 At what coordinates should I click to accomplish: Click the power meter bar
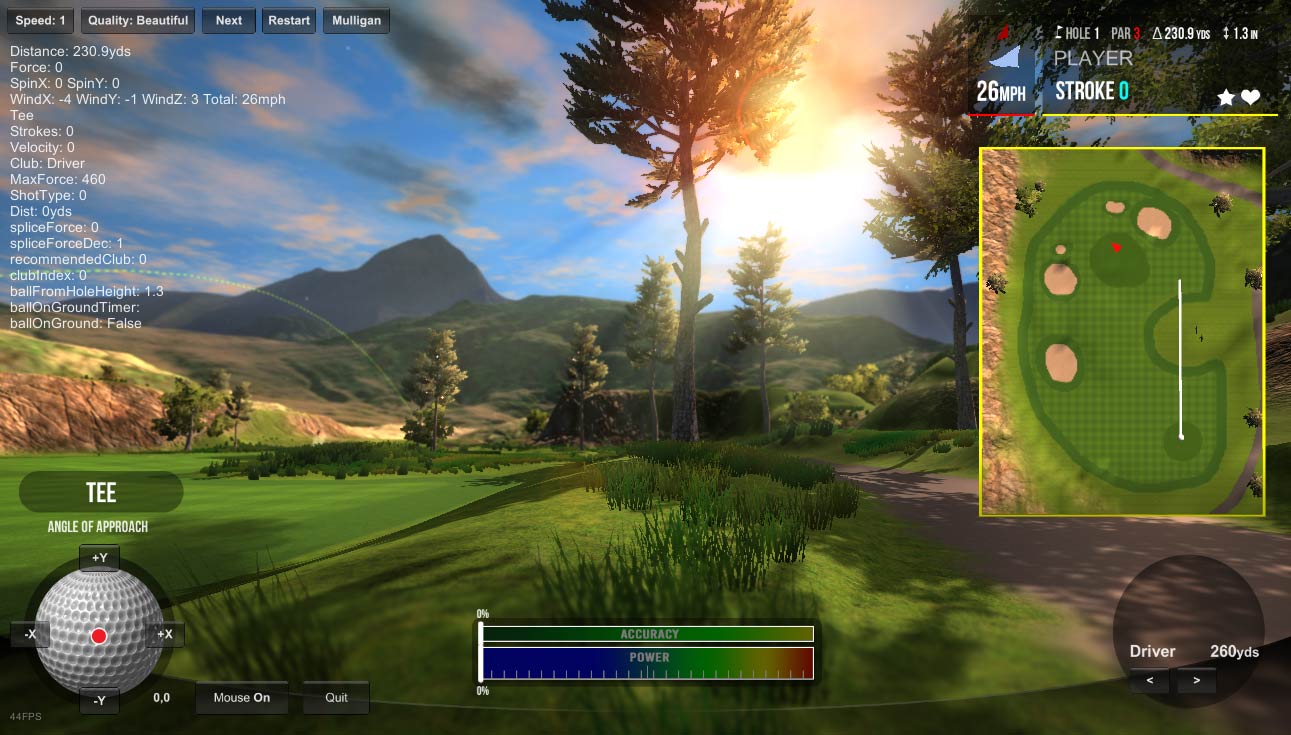point(647,662)
